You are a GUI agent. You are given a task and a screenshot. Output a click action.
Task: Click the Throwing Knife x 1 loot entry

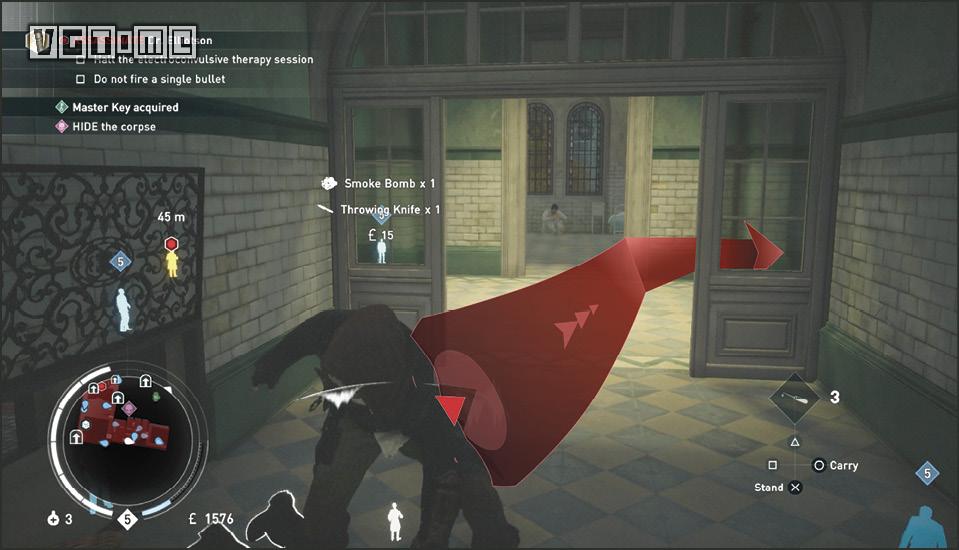379,210
